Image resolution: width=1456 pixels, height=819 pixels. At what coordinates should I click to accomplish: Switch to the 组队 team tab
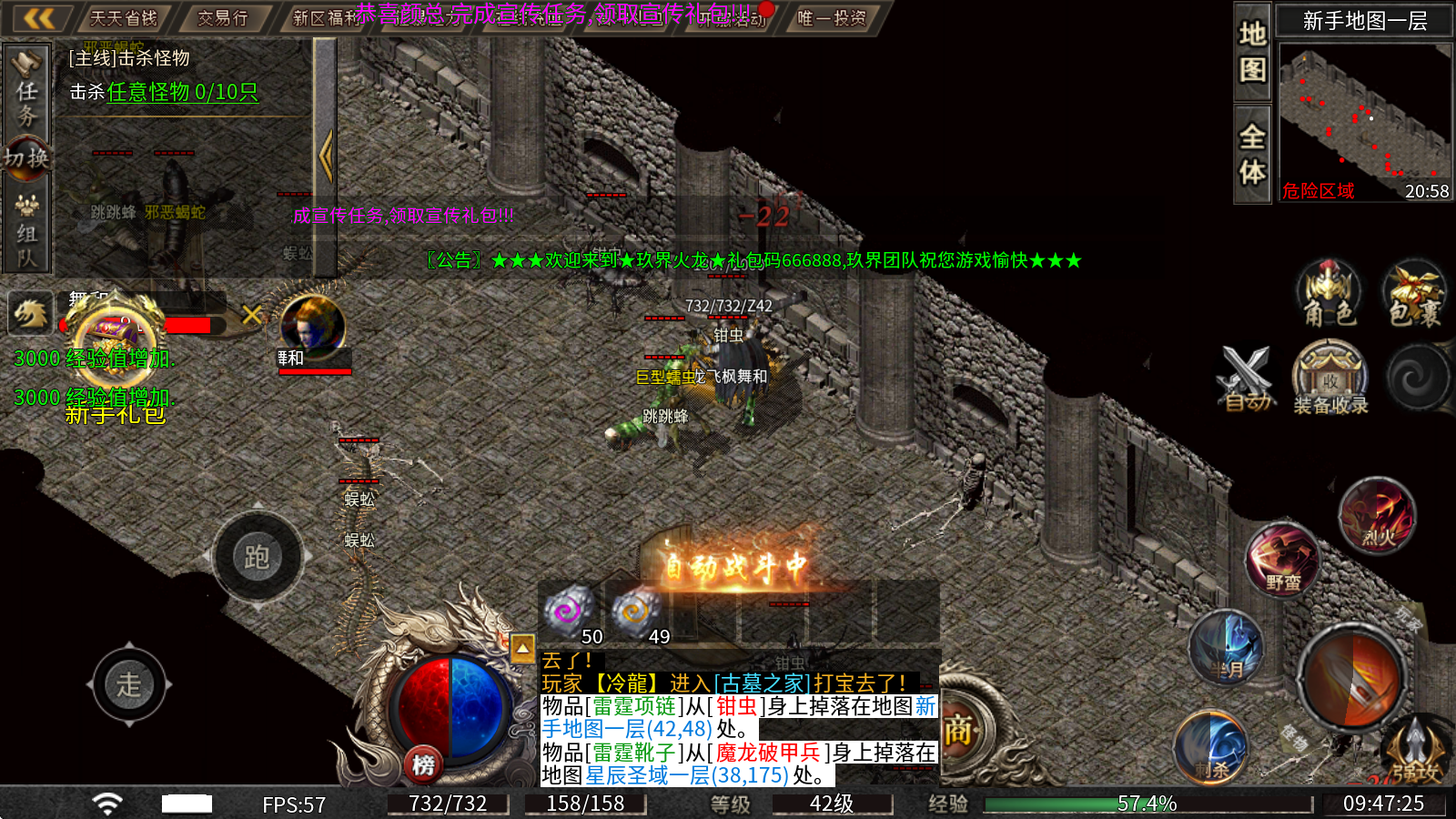pyautogui.click(x=26, y=231)
